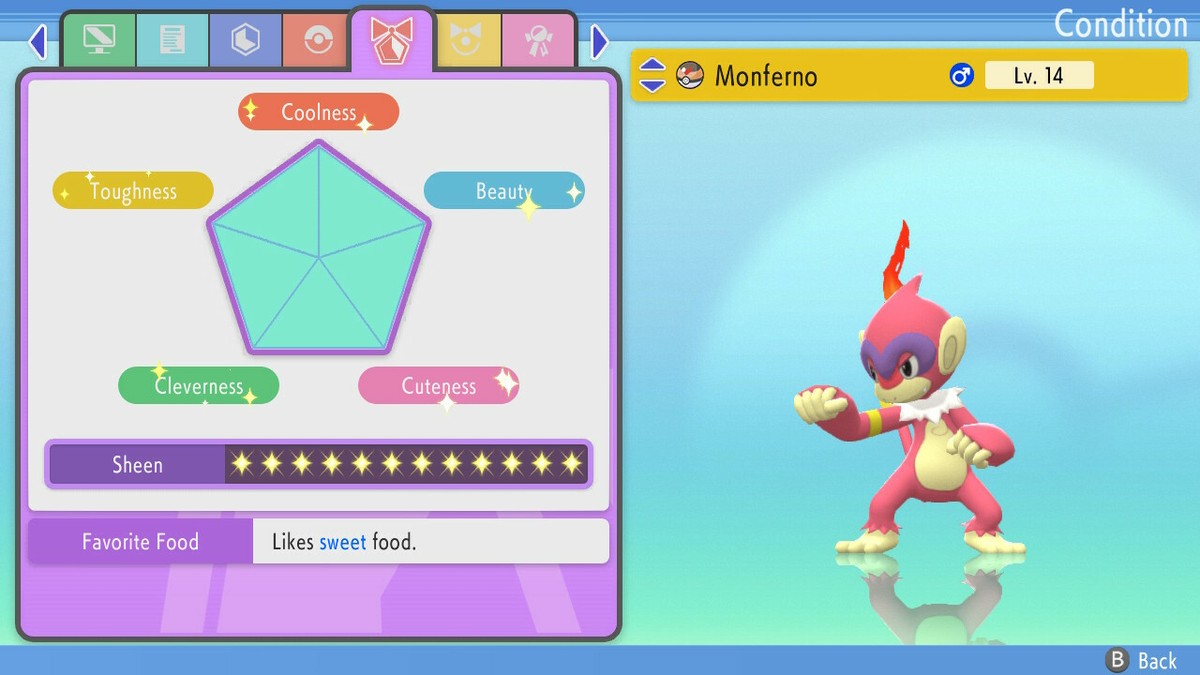Go to next tab with right arrow
This screenshot has width=1200, height=675.
click(599, 42)
